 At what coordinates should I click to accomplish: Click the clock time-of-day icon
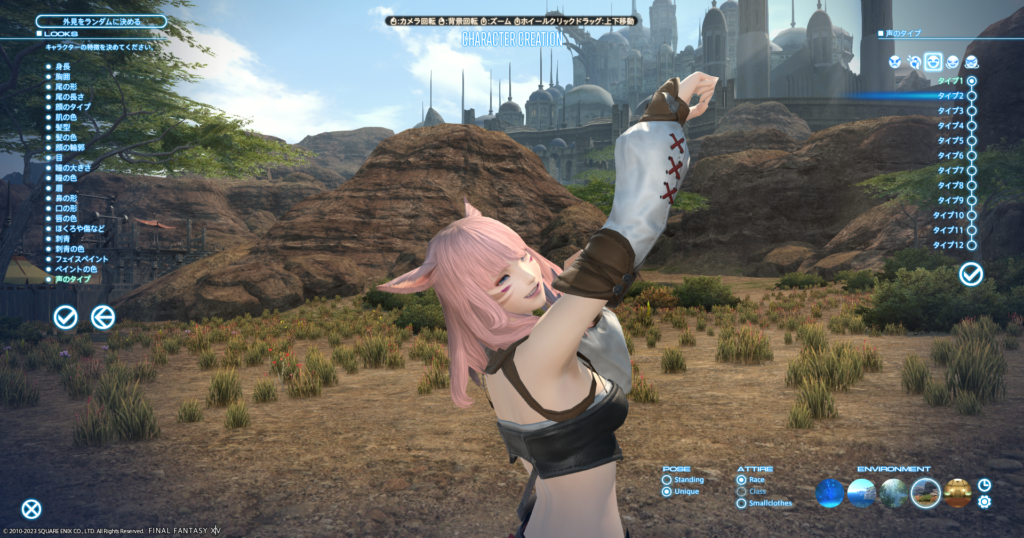pyautogui.click(x=984, y=484)
